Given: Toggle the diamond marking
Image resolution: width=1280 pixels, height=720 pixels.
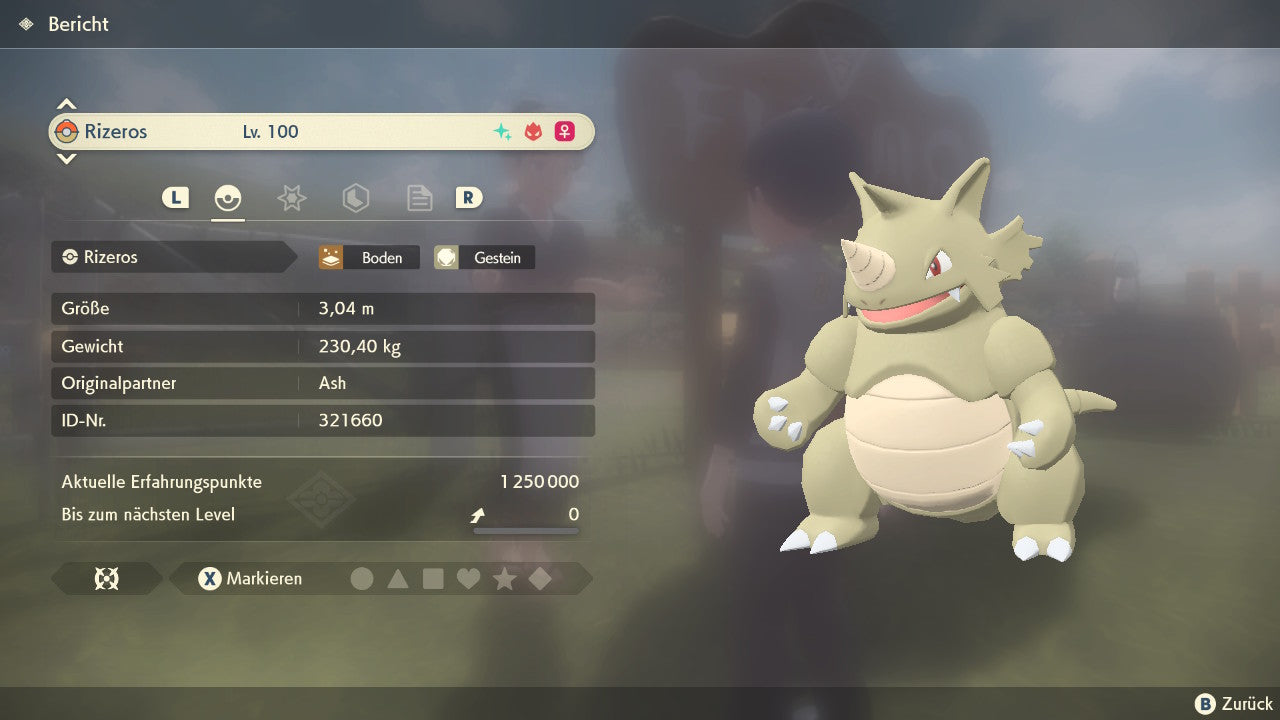Looking at the screenshot, I should [540, 578].
